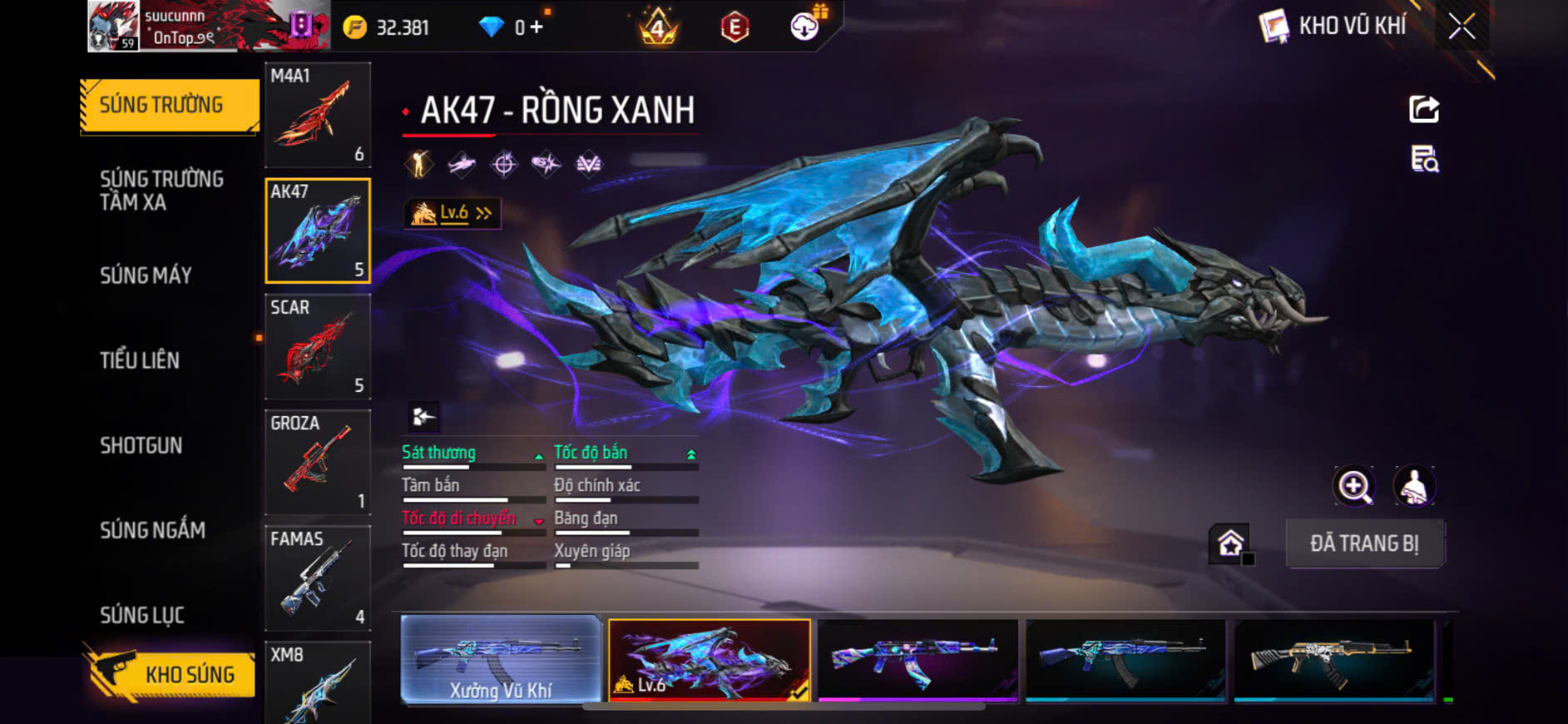
Task: Open the Lv.6 skin upgrade button
Action: click(453, 214)
